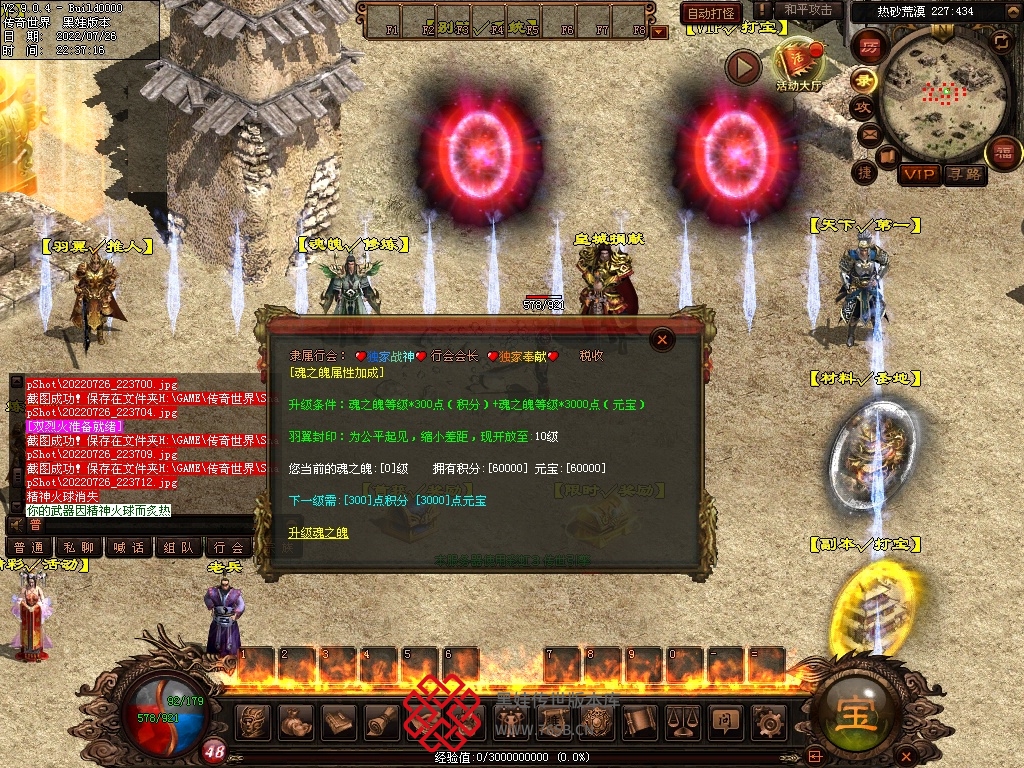
Task: Toggle 自动打怪 auto-fight button
Action: [711, 14]
